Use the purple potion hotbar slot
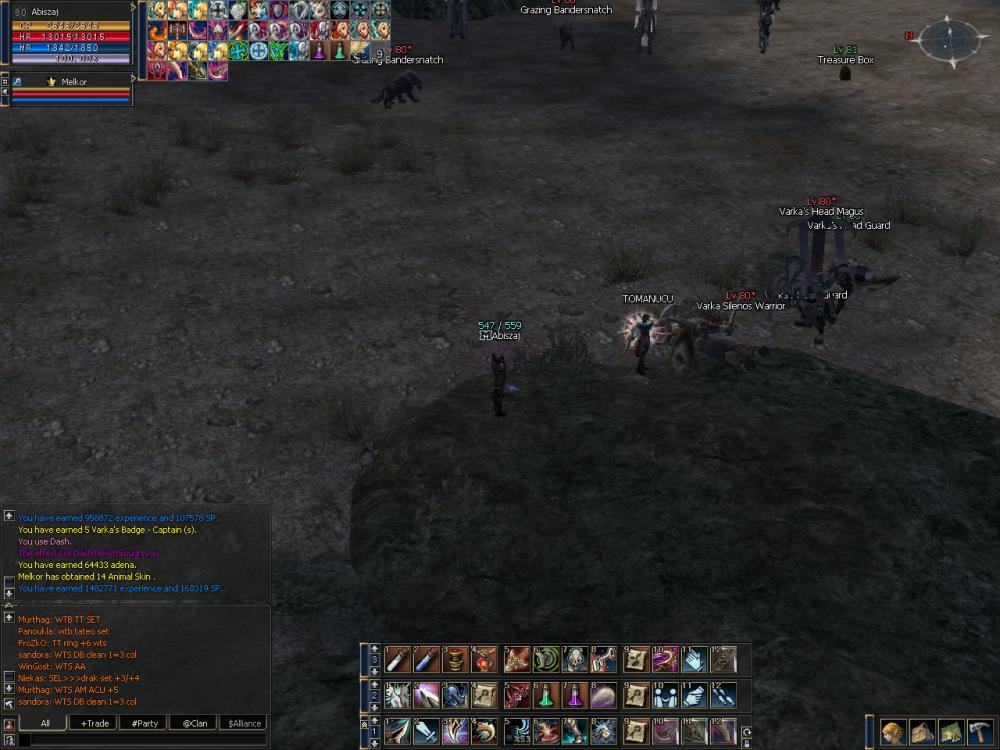 coord(575,694)
